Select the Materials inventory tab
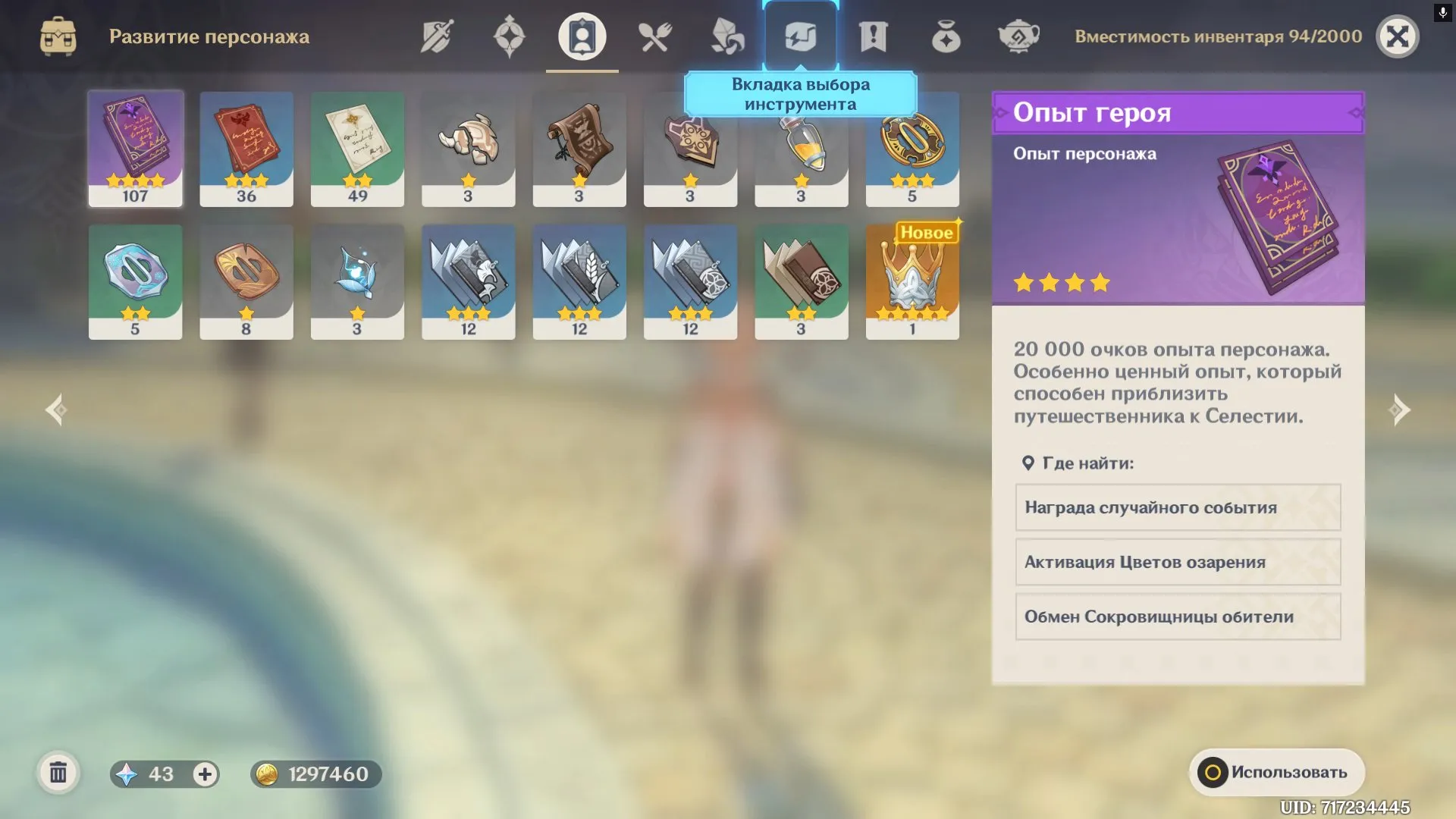Image resolution: width=1456 pixels, height=819 pixels. (727, 36)
